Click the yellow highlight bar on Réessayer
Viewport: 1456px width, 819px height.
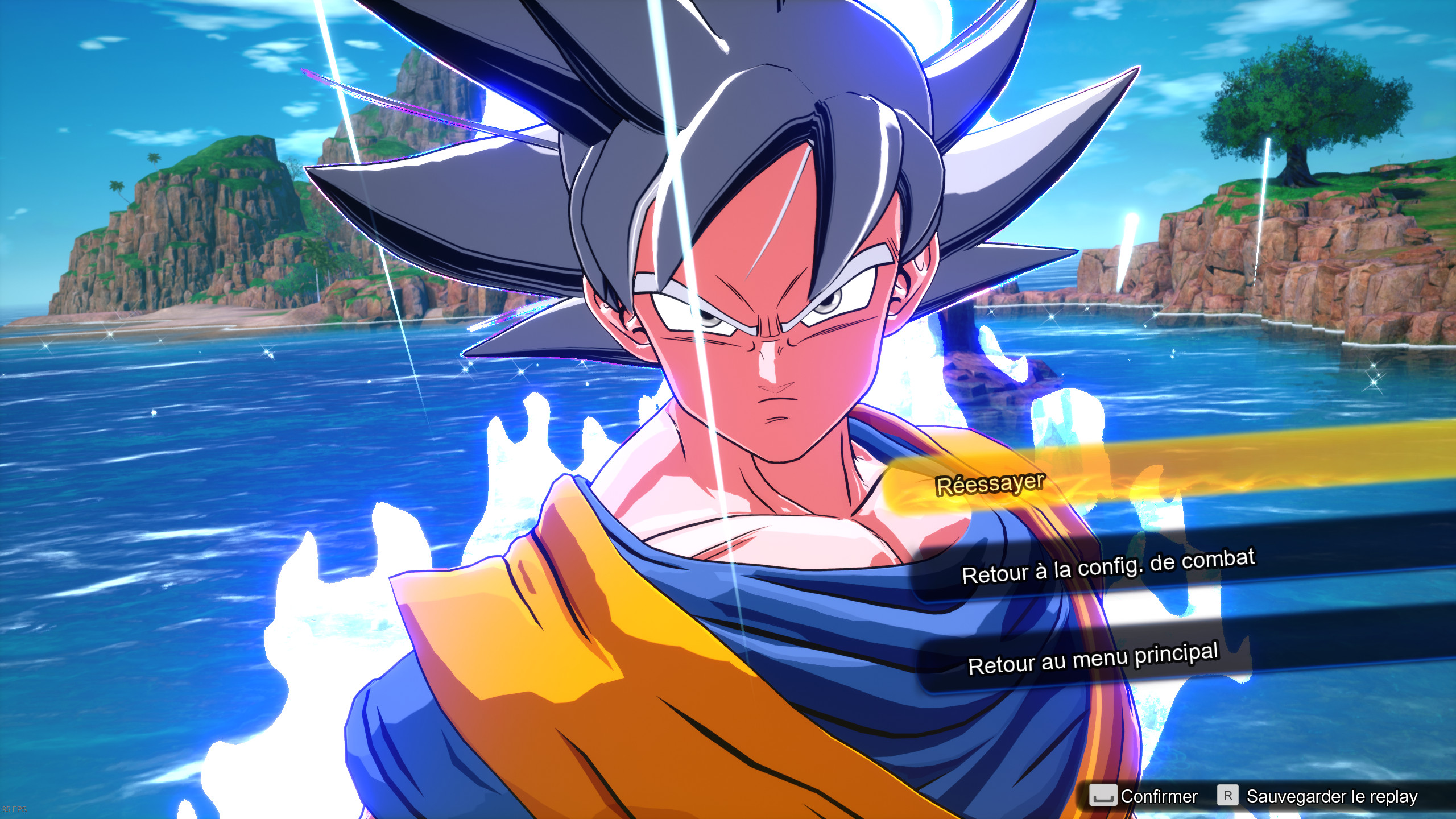pos(1081,481)
